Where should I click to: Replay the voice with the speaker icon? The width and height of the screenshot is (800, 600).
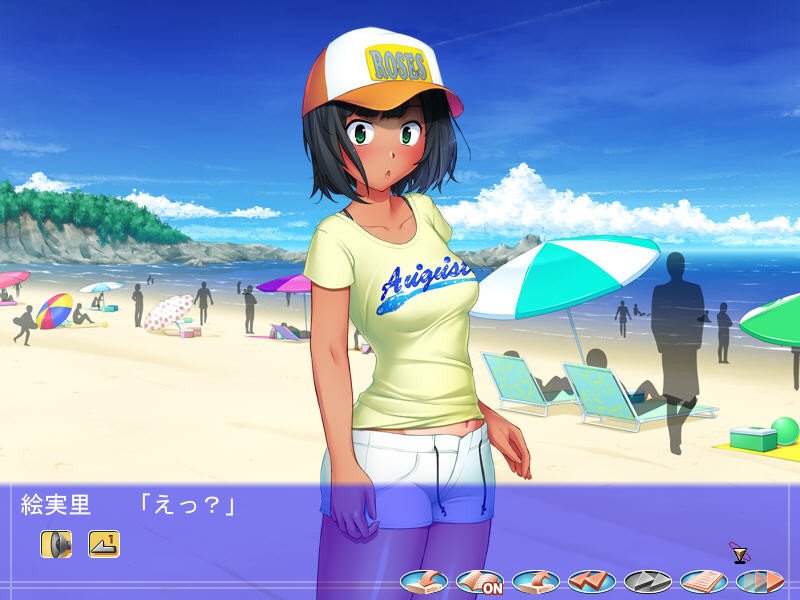pos(56,543)
